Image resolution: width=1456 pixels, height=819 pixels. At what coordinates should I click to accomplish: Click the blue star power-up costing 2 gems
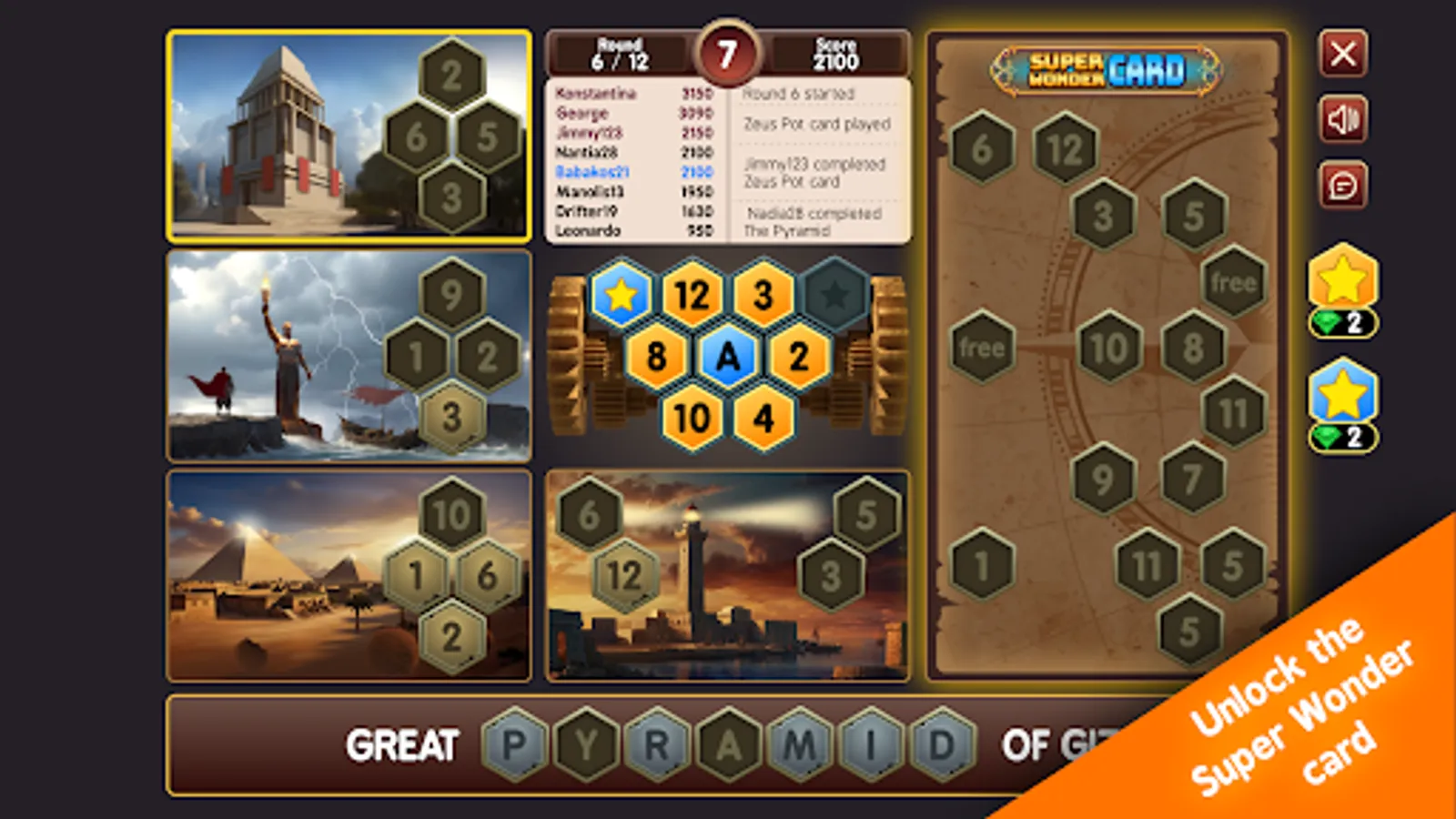tap(1344, 396)
